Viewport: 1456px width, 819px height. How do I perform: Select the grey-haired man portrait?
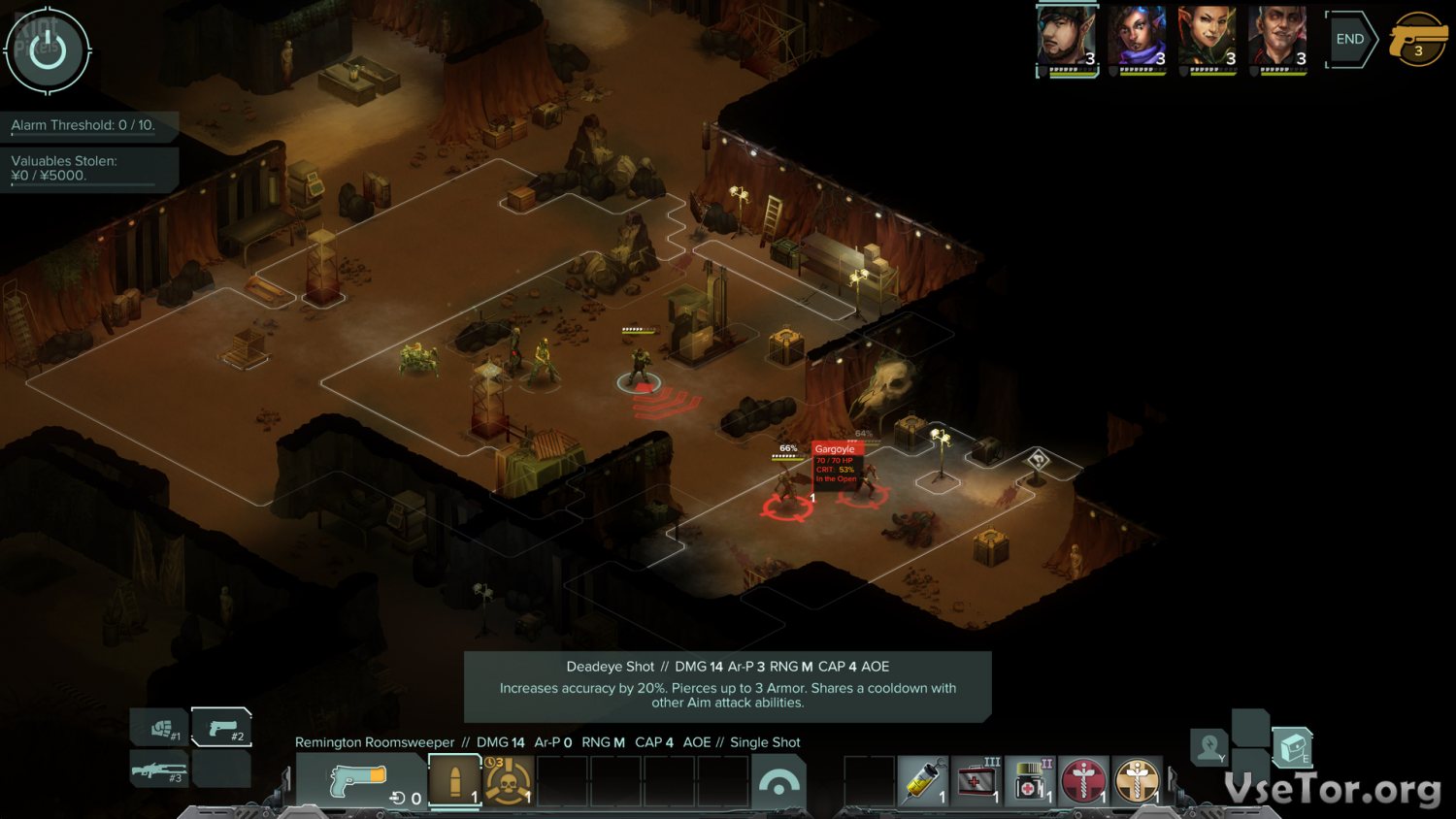point(1277,40)
